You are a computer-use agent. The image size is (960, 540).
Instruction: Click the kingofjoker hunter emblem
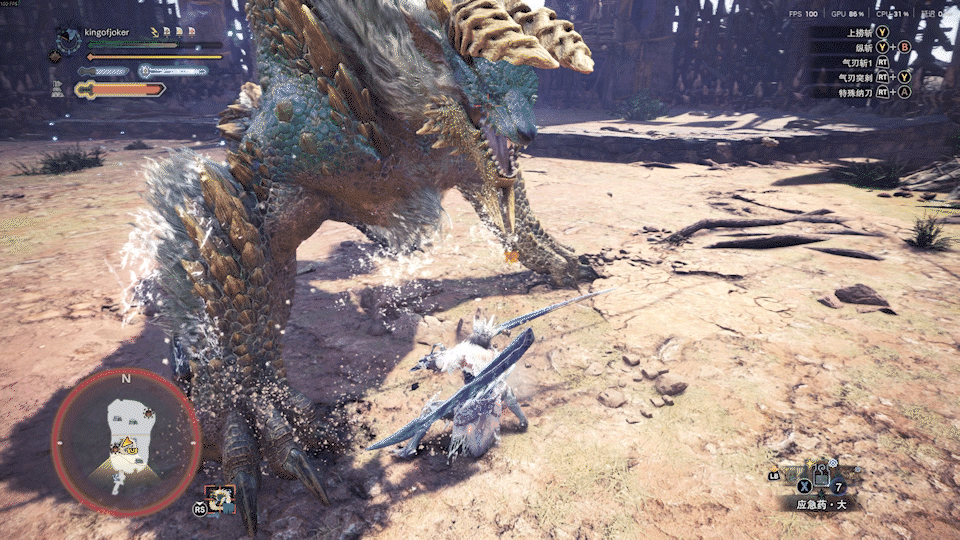coord(68,40)
